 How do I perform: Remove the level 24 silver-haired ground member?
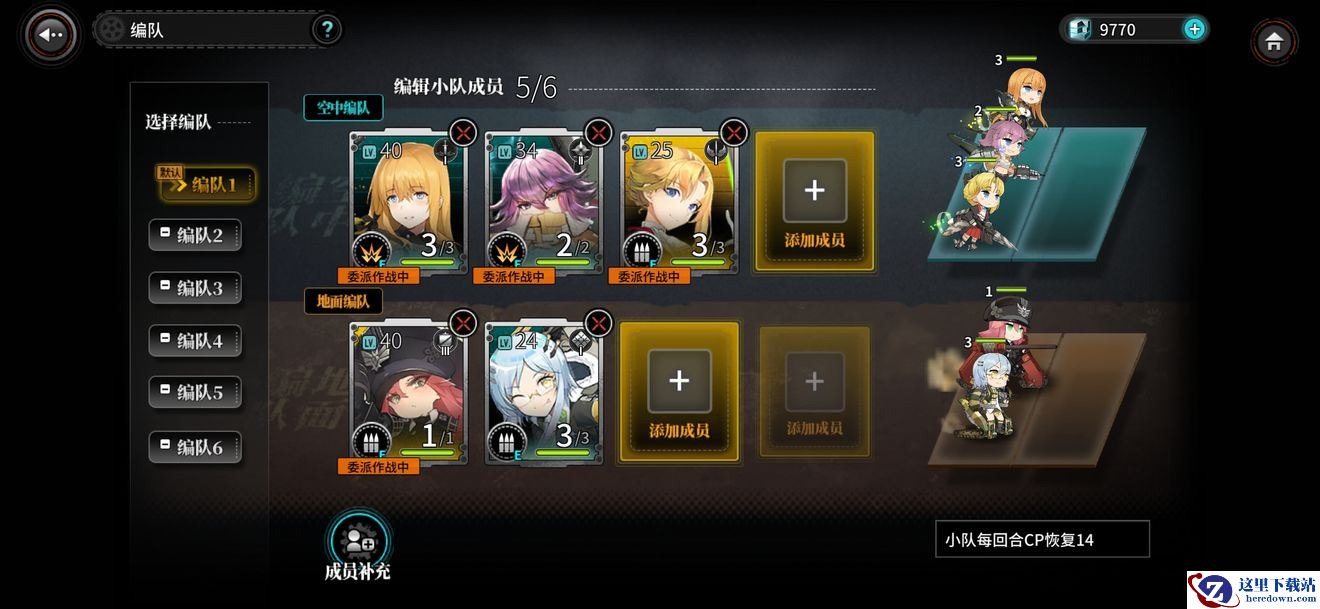click(598, 322)
